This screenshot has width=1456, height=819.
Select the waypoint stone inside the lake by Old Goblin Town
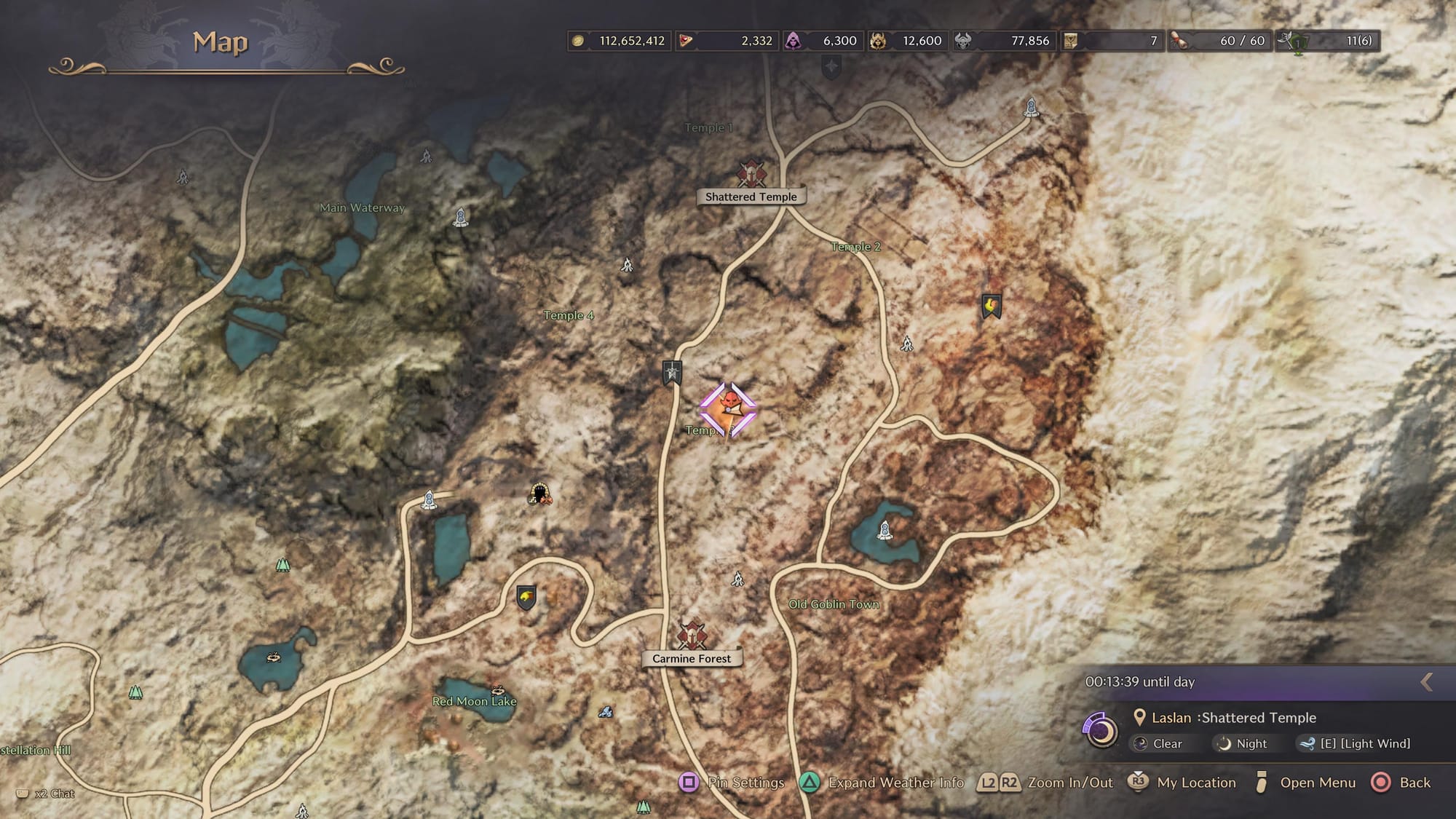tap(885, 530)
